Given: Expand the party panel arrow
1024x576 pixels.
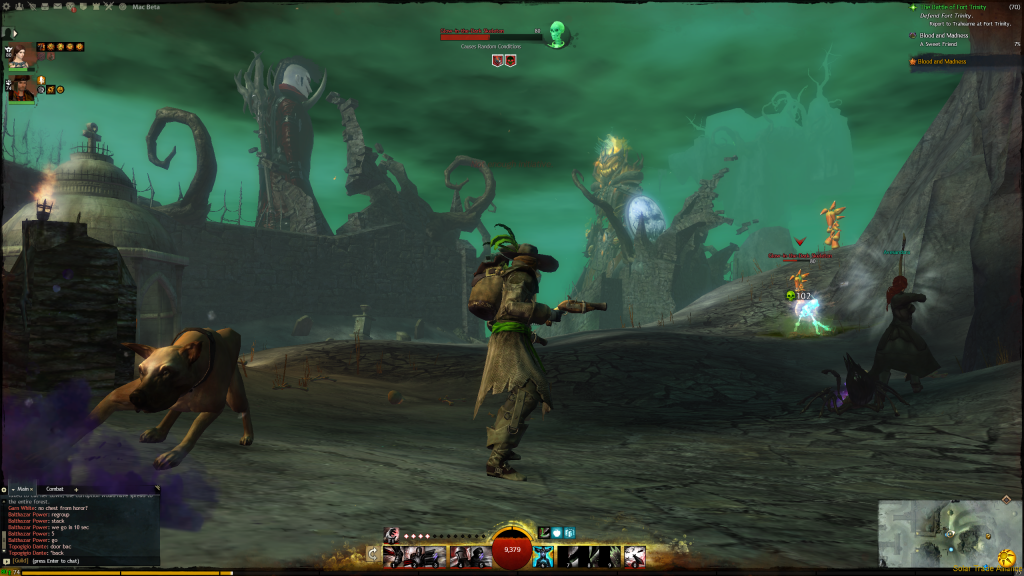Looking at the screenshot, I should tap(14, 34).
